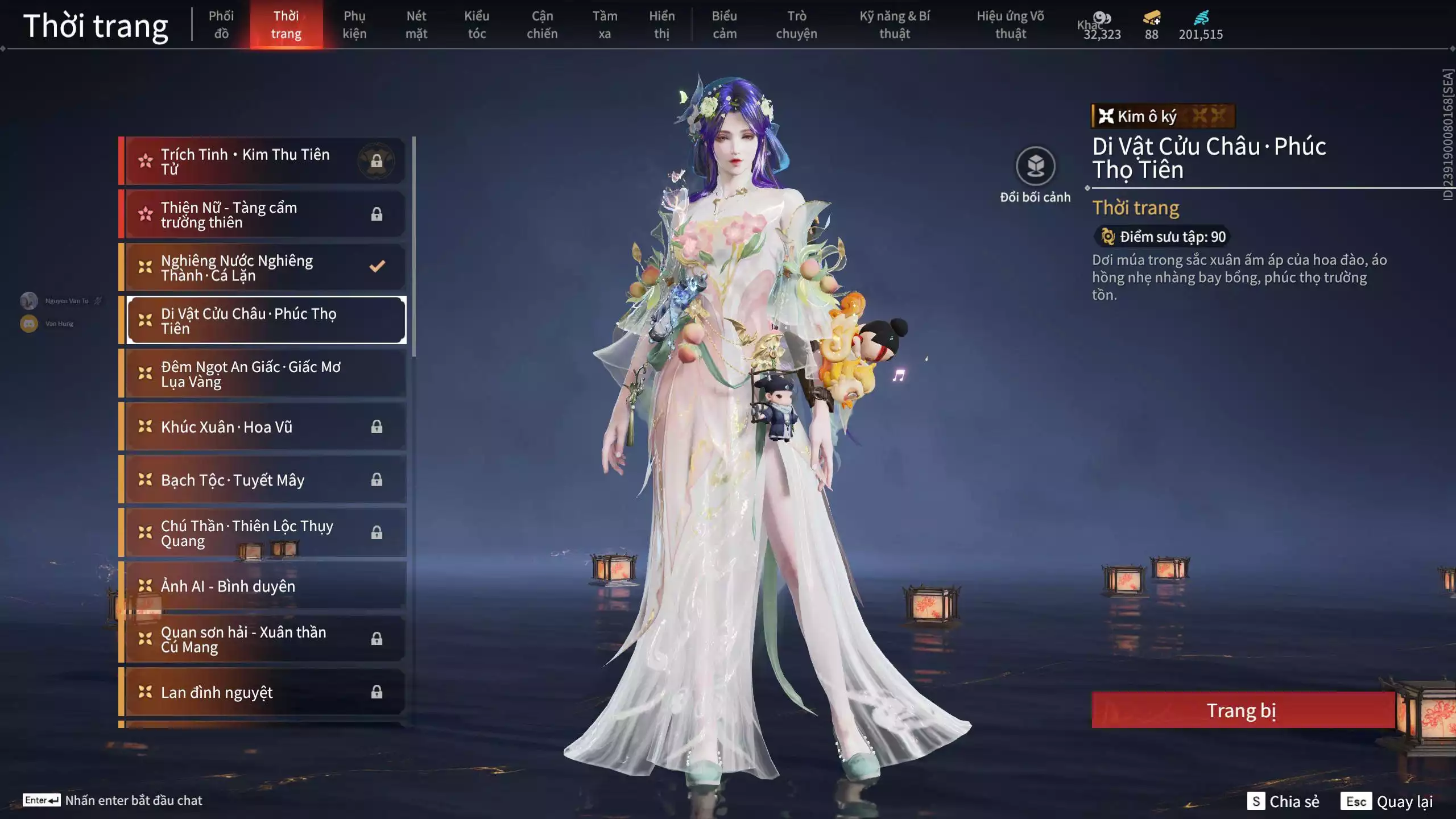Click the lock icon on Lan đình nguyệt
This screenshot has width=1456, height=819.
[x=377, y=692]
